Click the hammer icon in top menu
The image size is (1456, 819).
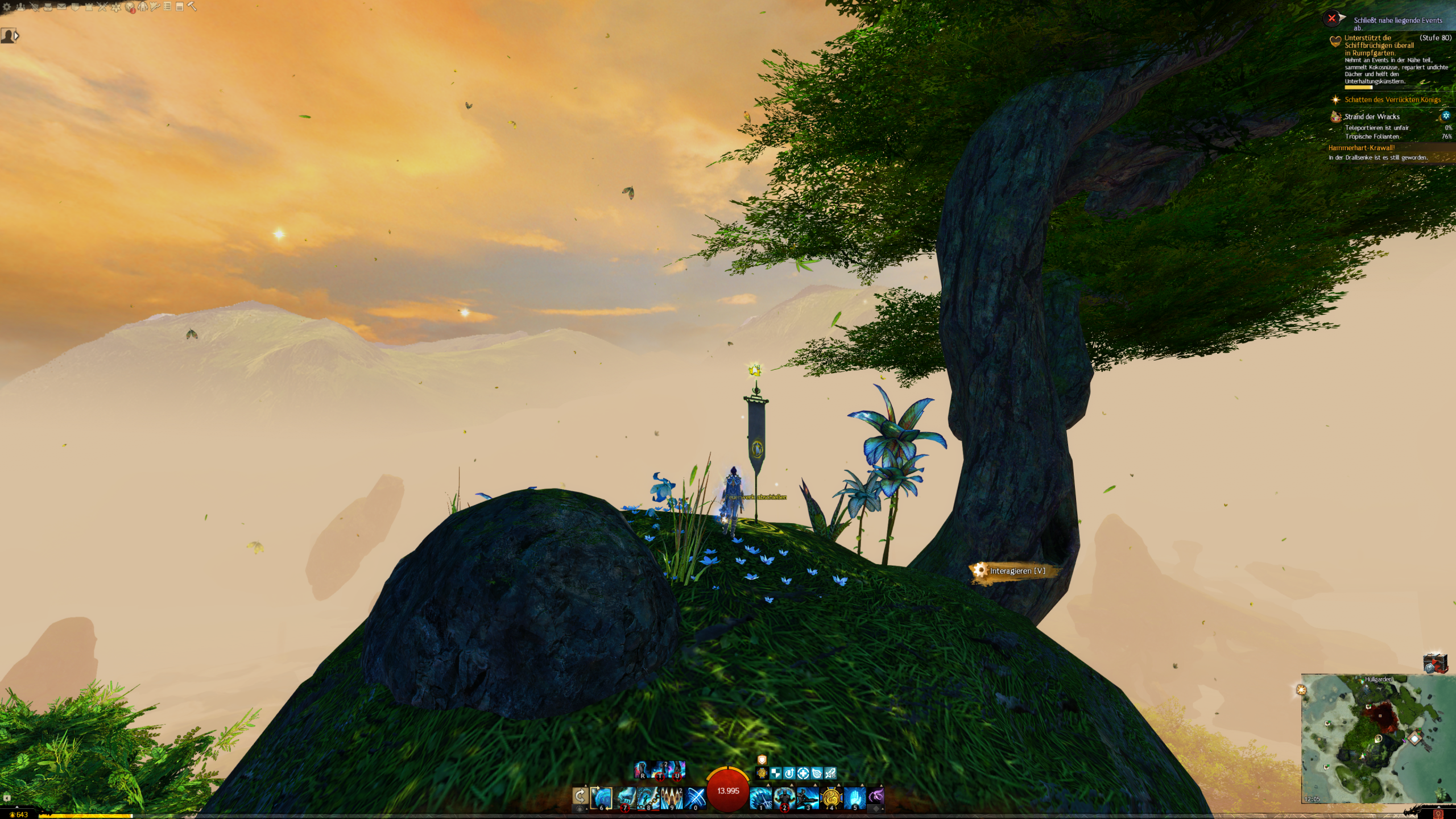click(x=192, y=6)
